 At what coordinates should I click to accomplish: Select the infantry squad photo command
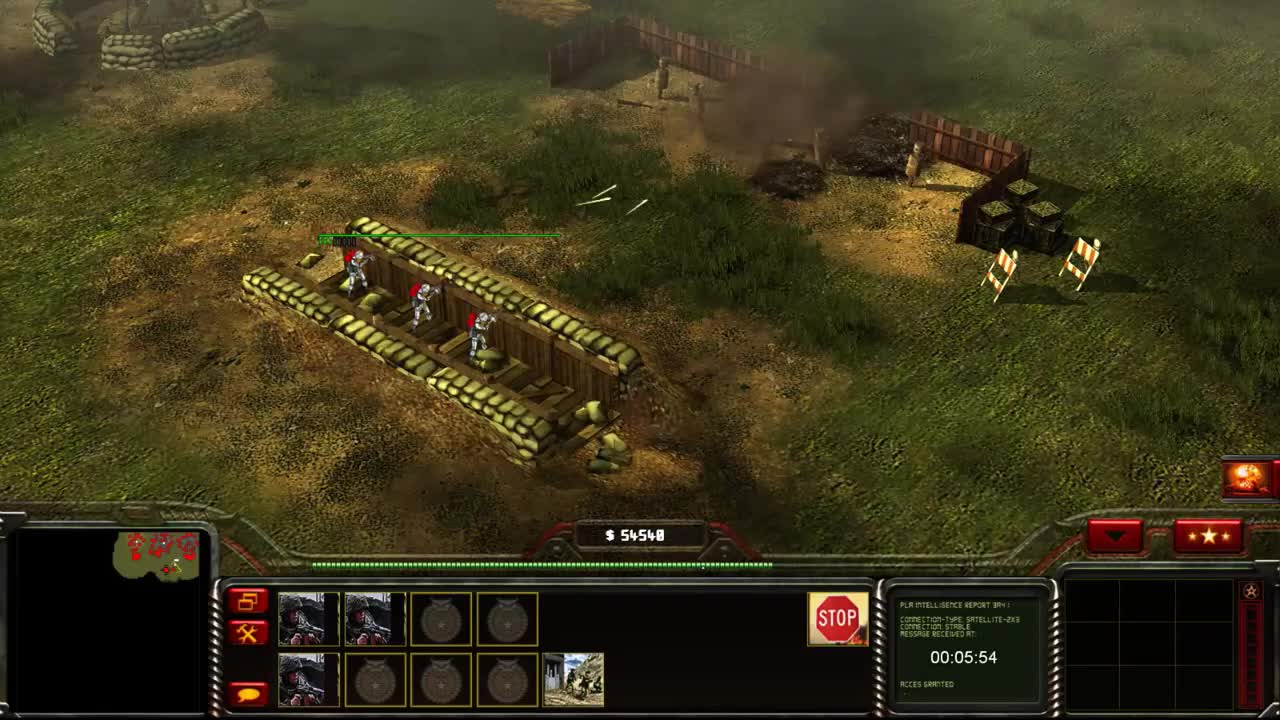click(x=573, y=680)
